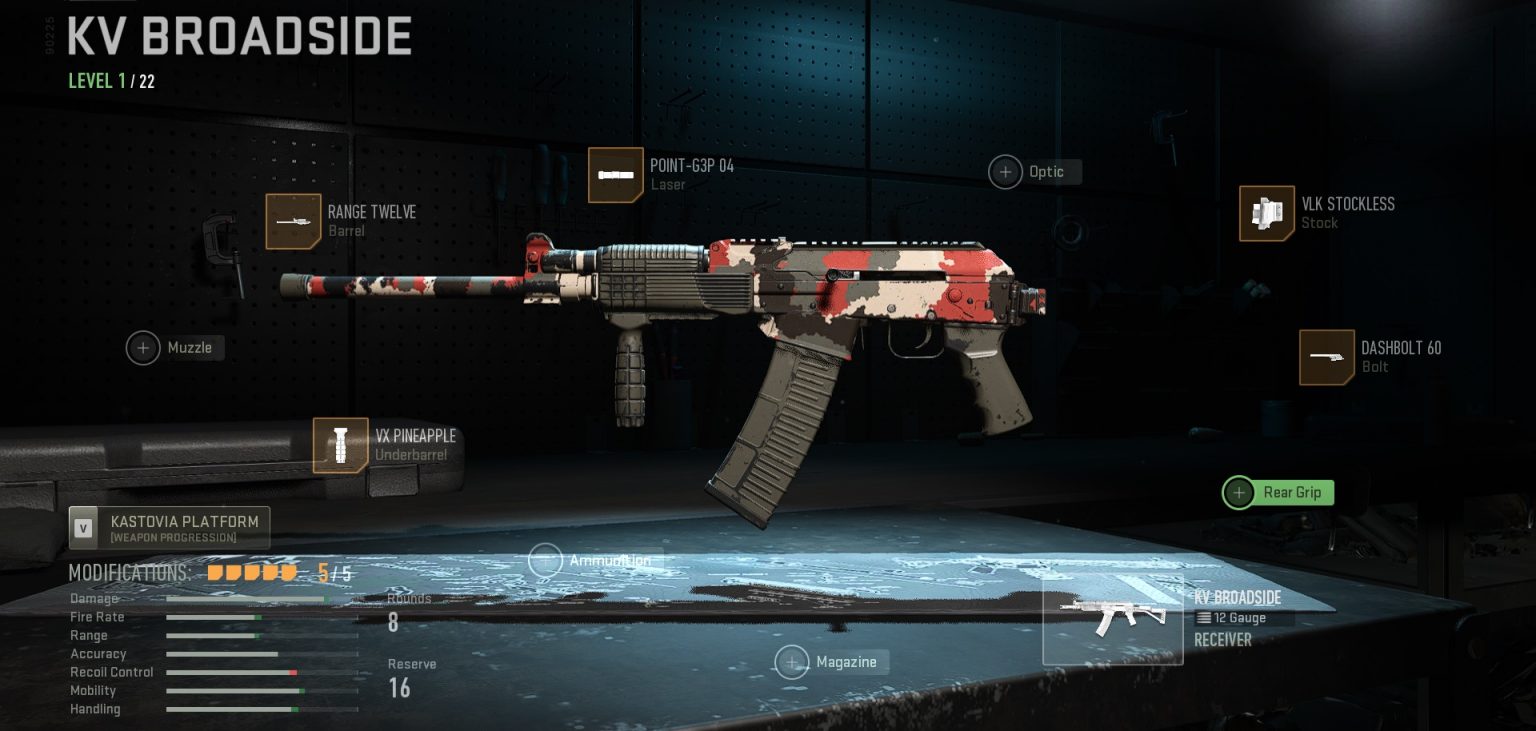Click the Level 1 / 22 progression label
Viewport: 1536px width, 731px height.
pos(112,80)
